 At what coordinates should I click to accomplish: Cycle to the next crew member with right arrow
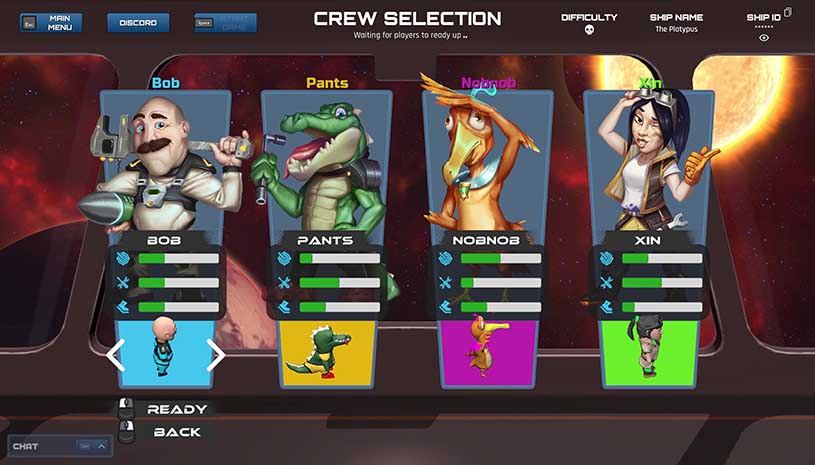tap(215, 354)
